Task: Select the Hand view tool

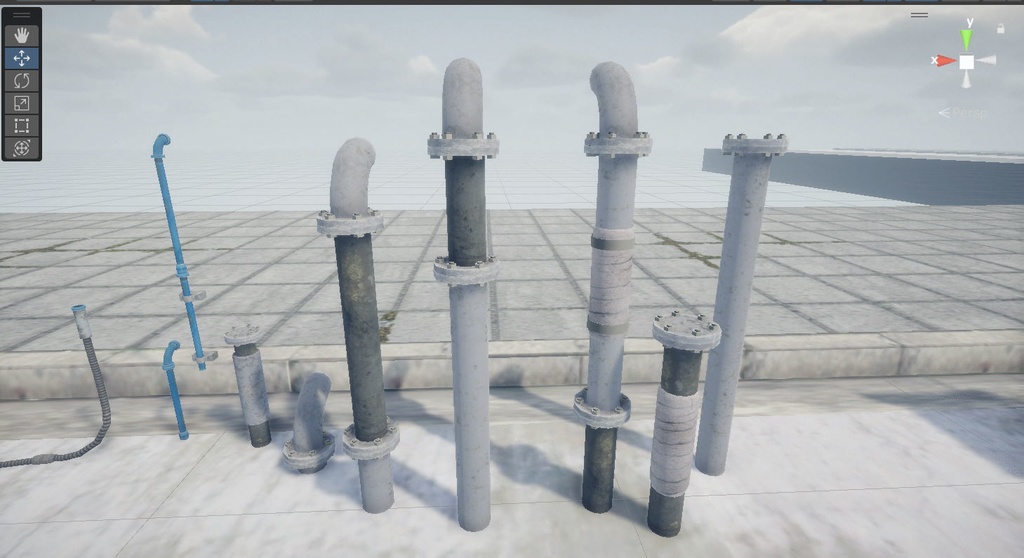Action: coord(22,35)
